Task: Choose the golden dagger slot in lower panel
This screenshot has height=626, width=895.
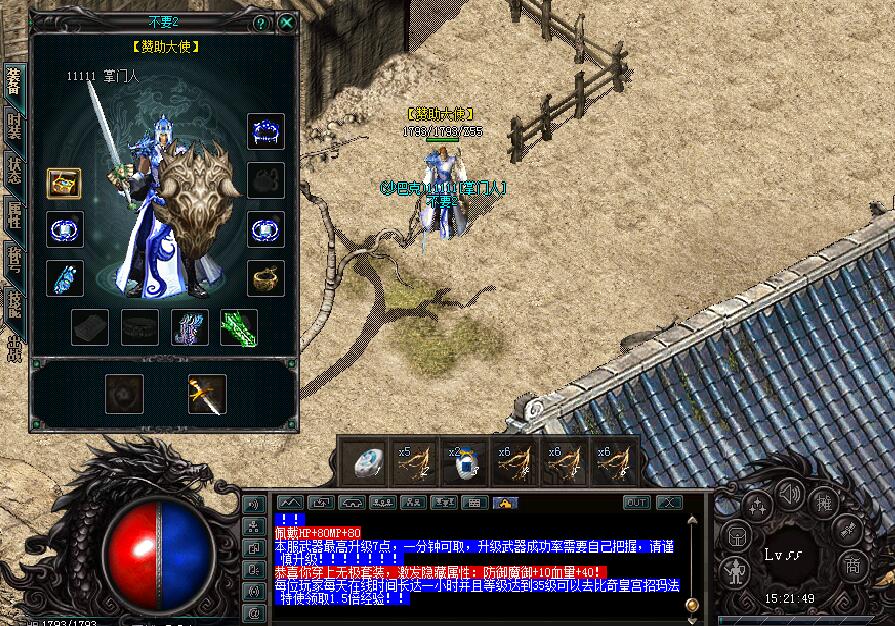Action: coord(207,394)
